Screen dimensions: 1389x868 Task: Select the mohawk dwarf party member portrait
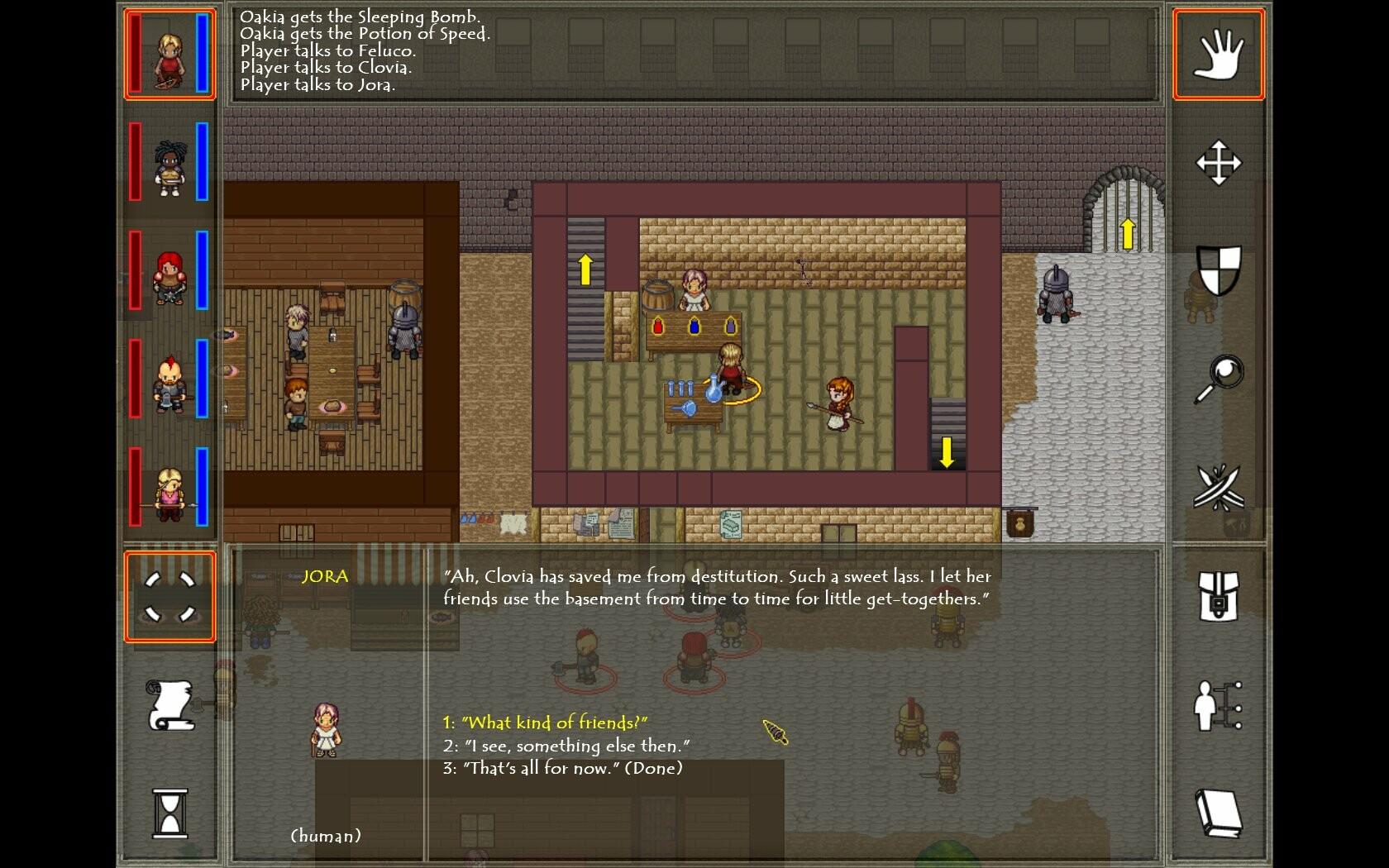(x=169, y=380)
